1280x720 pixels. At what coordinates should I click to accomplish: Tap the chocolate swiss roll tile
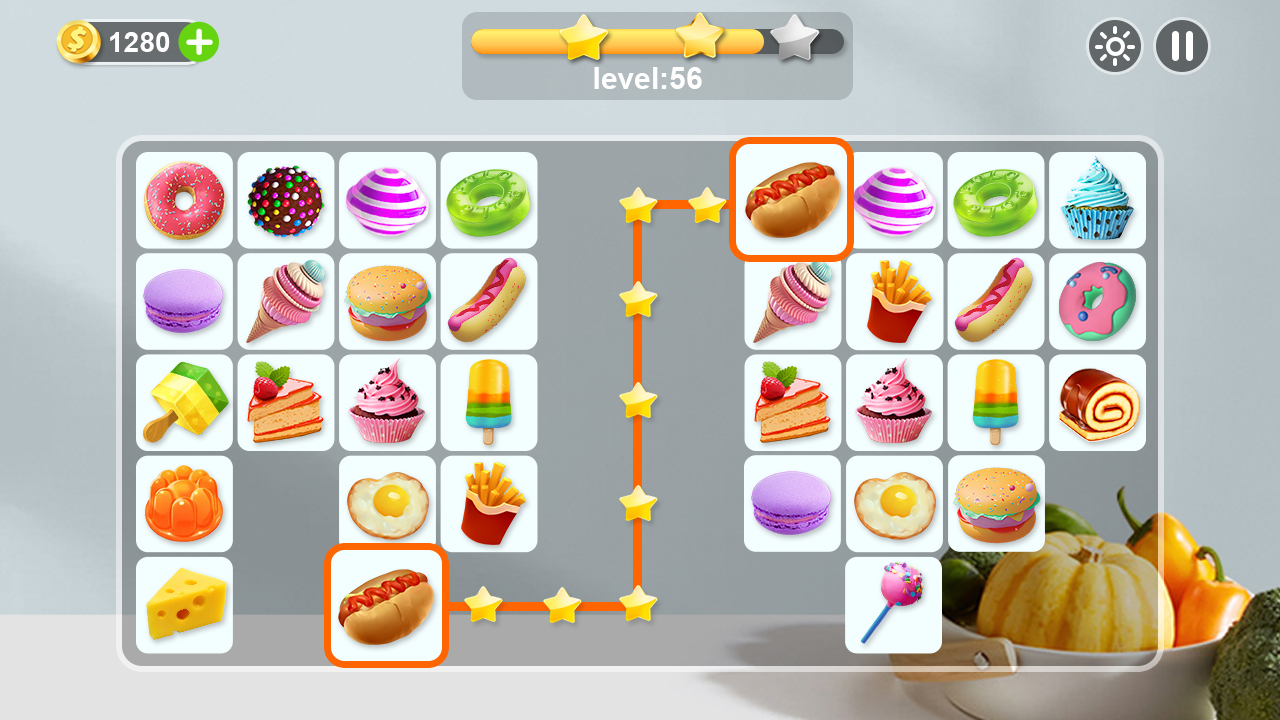[1098, 401]
